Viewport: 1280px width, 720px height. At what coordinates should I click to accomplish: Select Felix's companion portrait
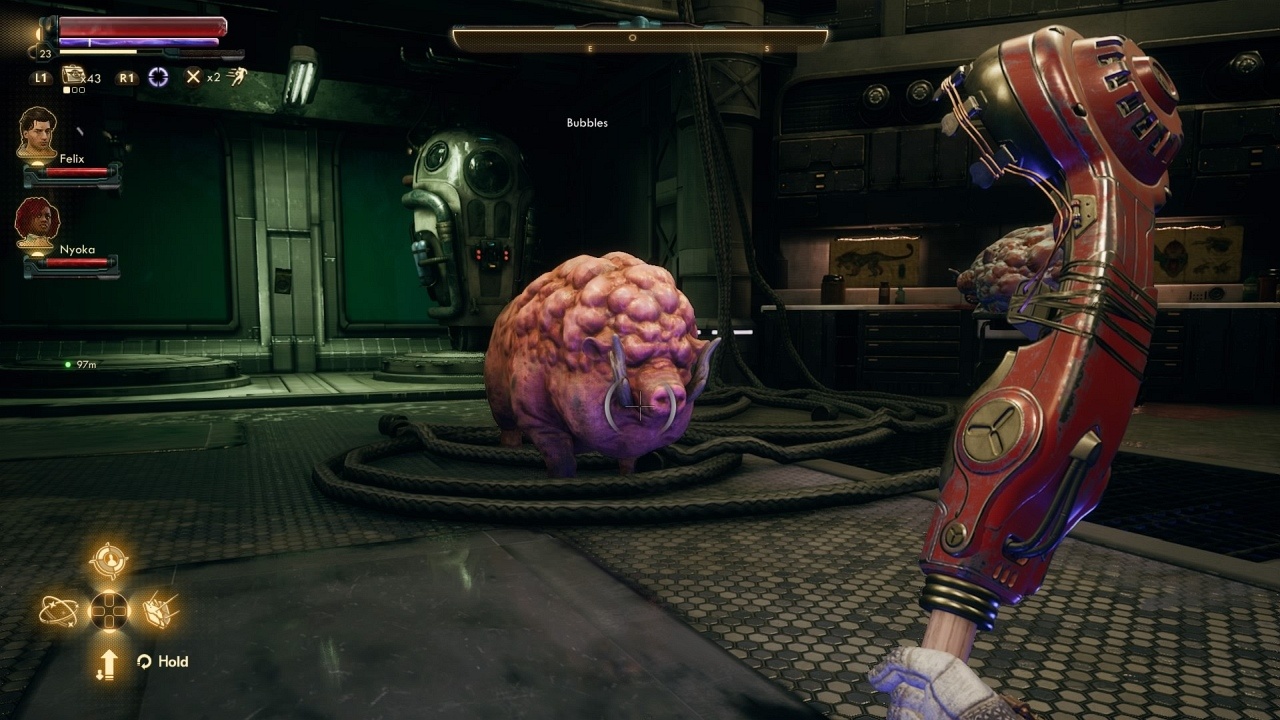[37, 132]
